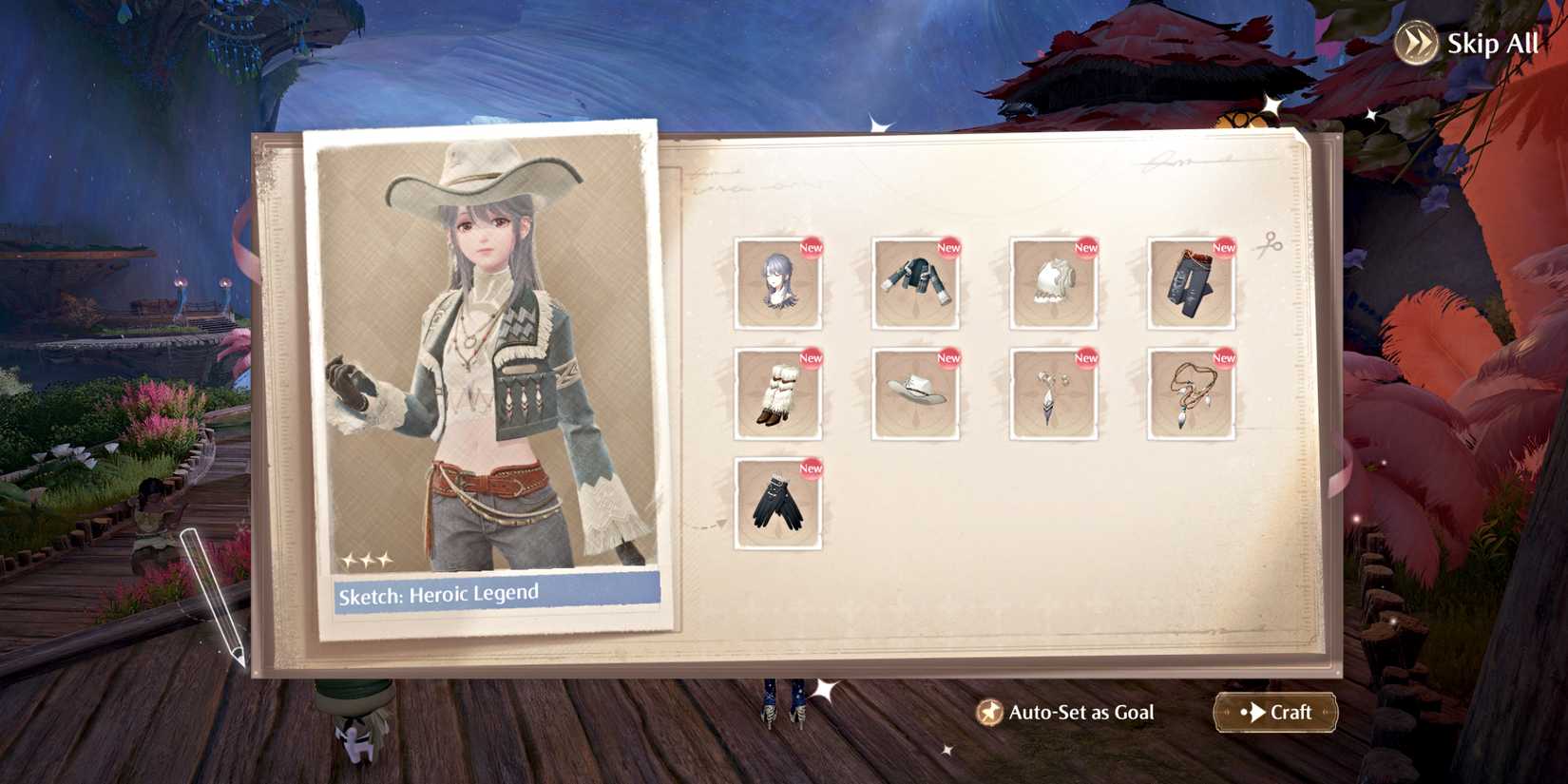This screenshot has height=784, width=1568.
Task: Select the Skip All option
Action: pyautogui.click(x=1494, y=43)
